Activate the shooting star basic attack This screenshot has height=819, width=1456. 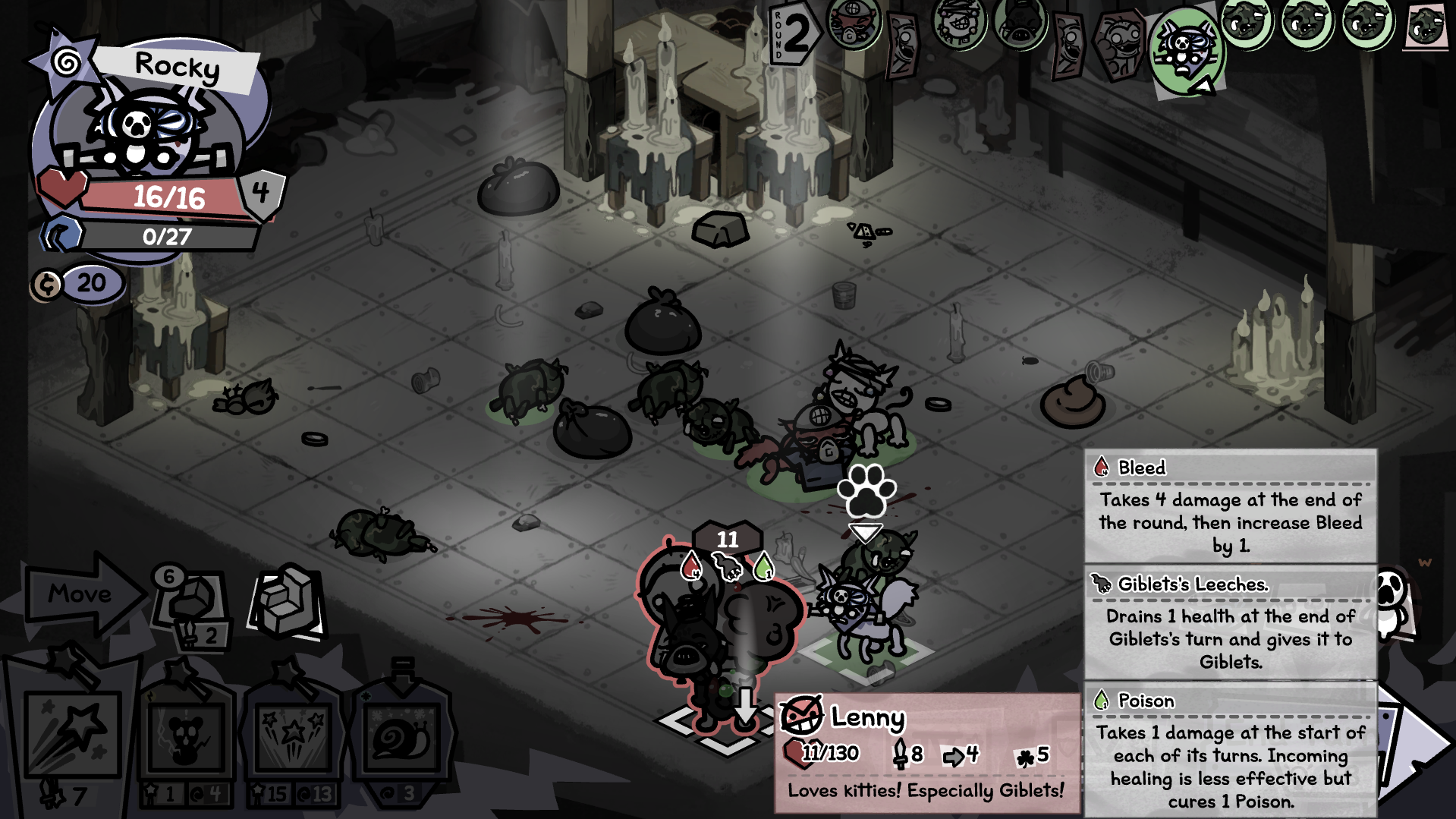click(73, 734)
